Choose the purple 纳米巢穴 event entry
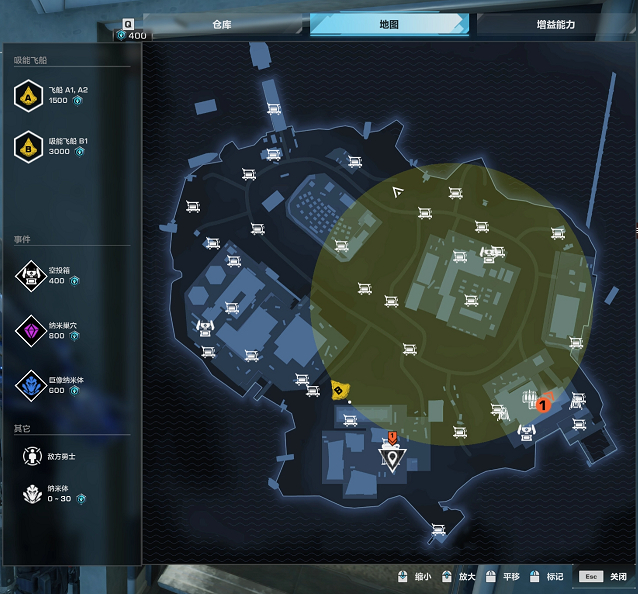 pyautogui.click(x=55, y=329)
